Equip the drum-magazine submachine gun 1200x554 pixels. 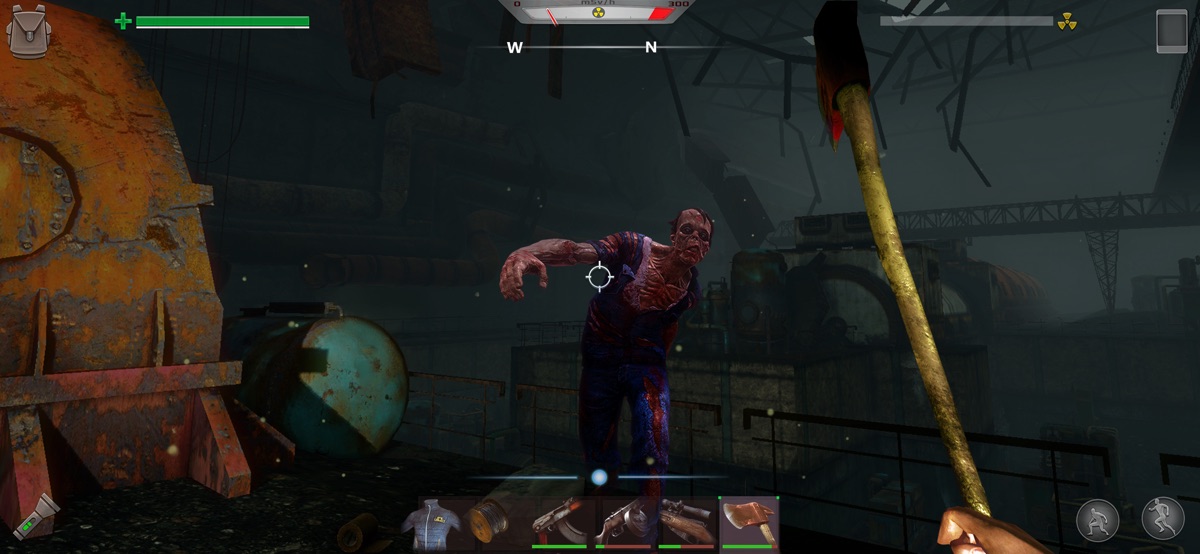623,522
